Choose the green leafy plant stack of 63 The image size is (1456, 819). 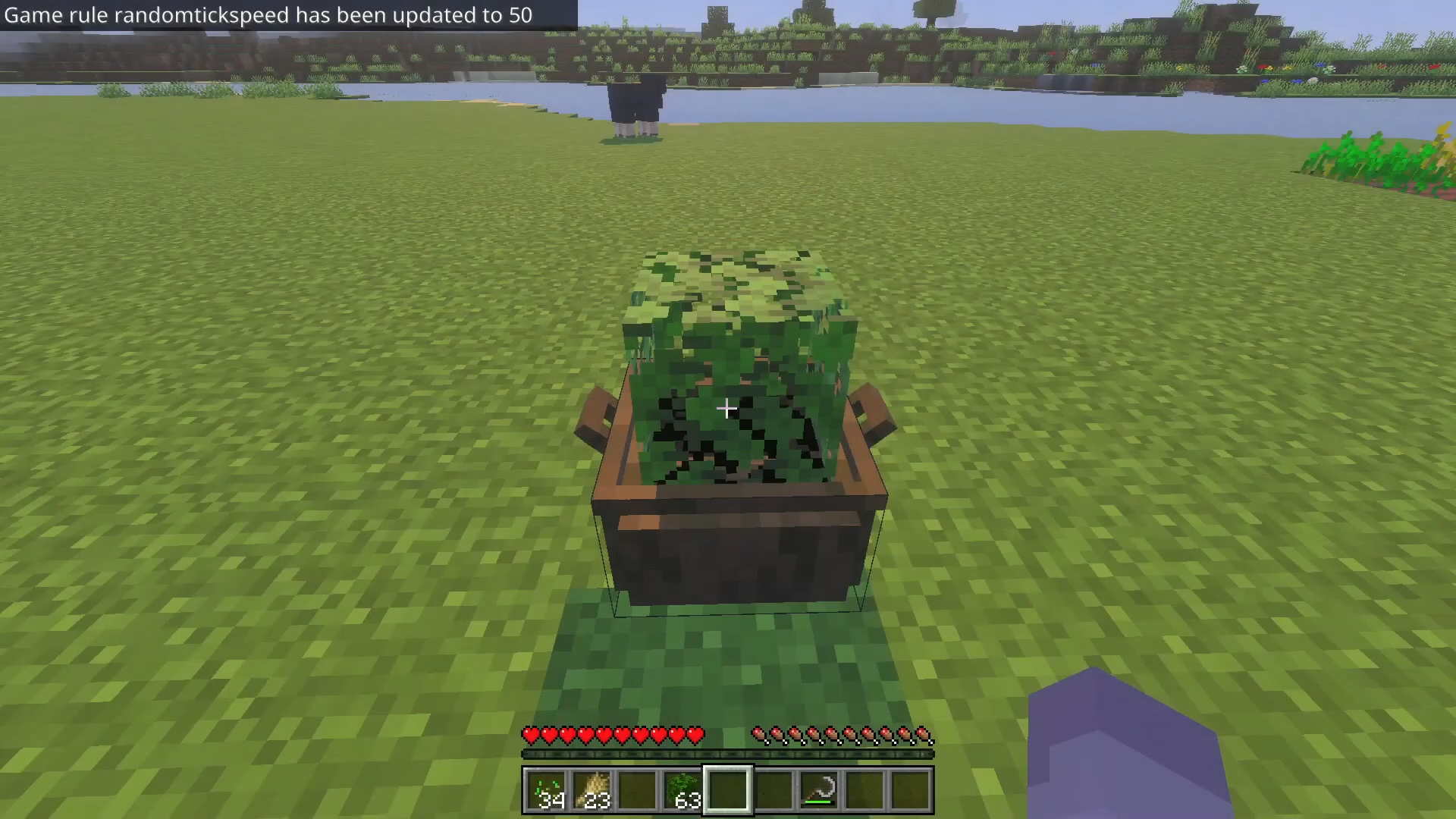pyautogui.click(x=682, y=790)
